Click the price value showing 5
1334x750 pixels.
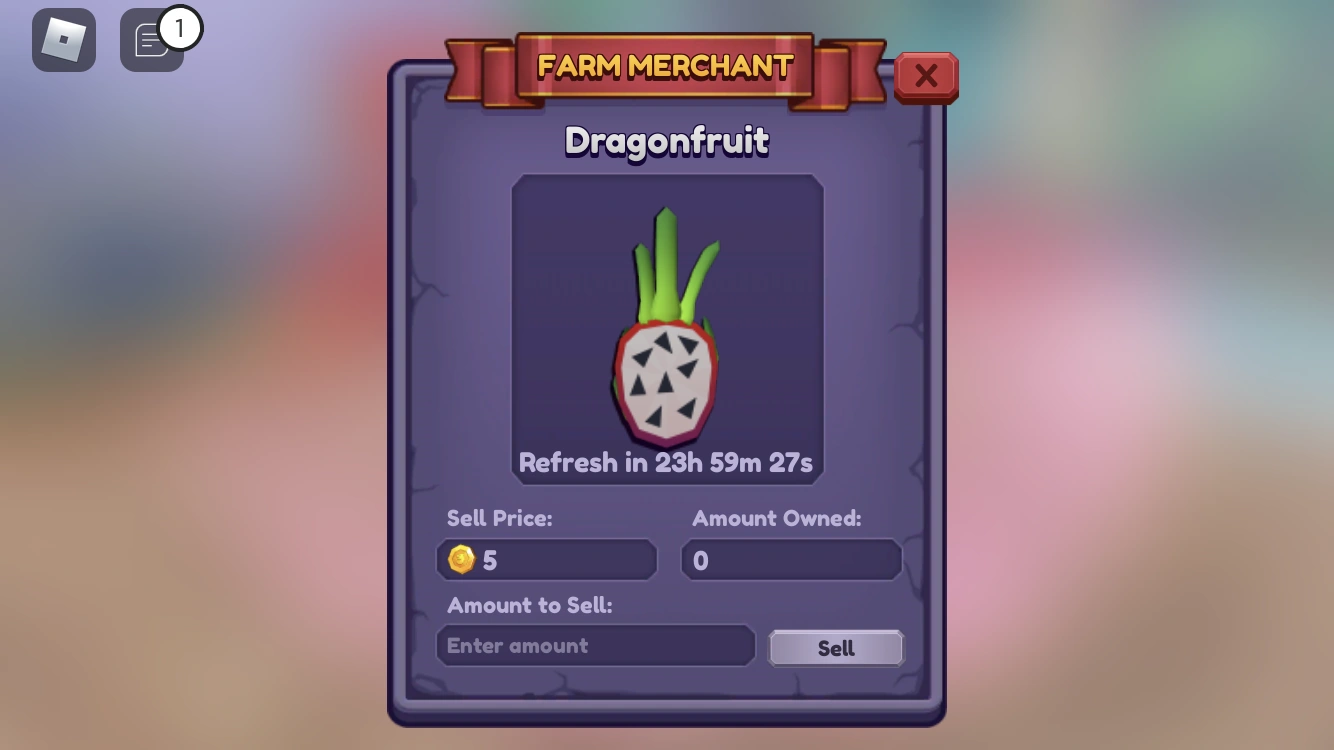pos(489,560)
